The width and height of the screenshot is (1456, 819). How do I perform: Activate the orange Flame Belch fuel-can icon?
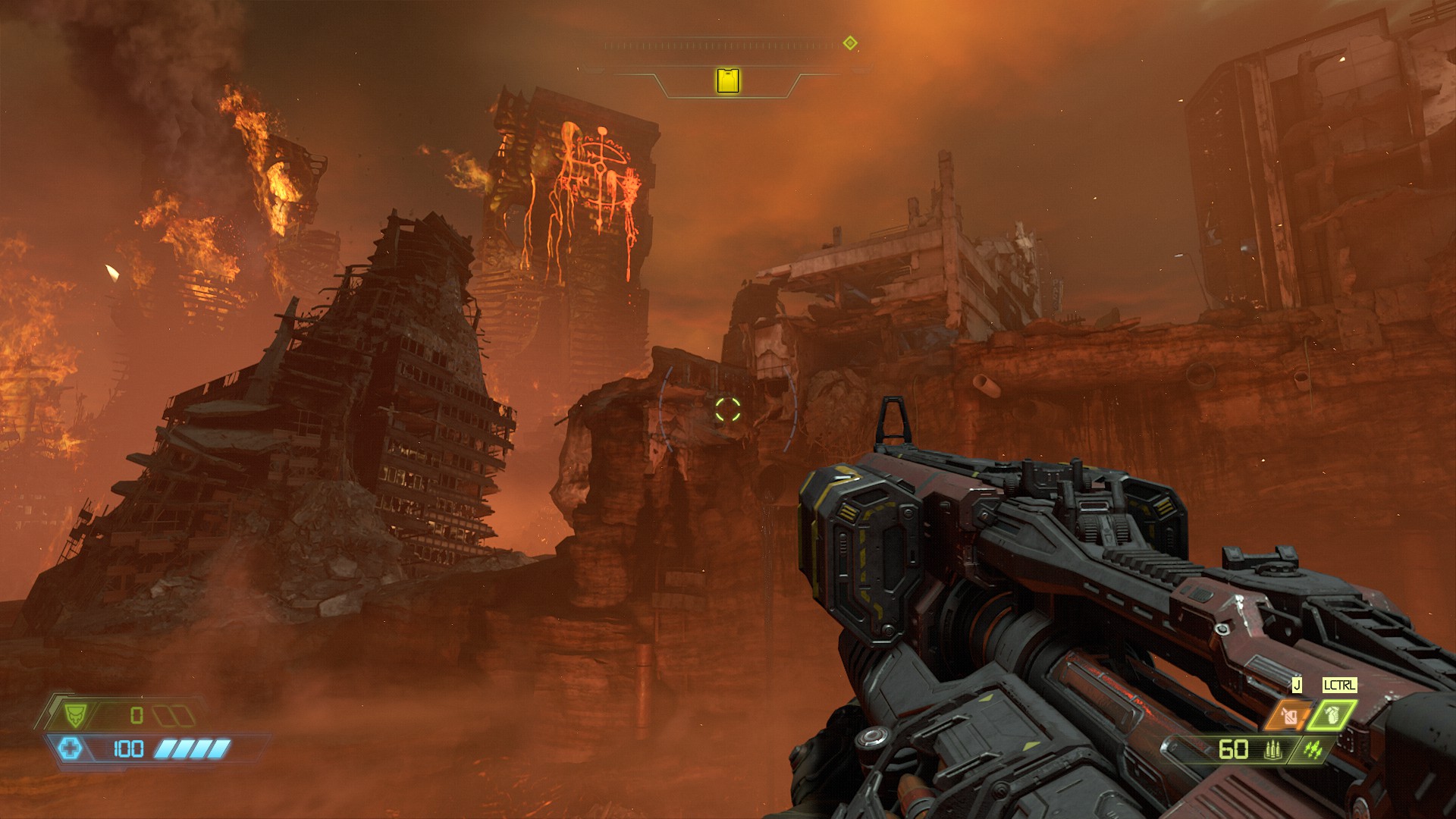(x=1288, y=714)
